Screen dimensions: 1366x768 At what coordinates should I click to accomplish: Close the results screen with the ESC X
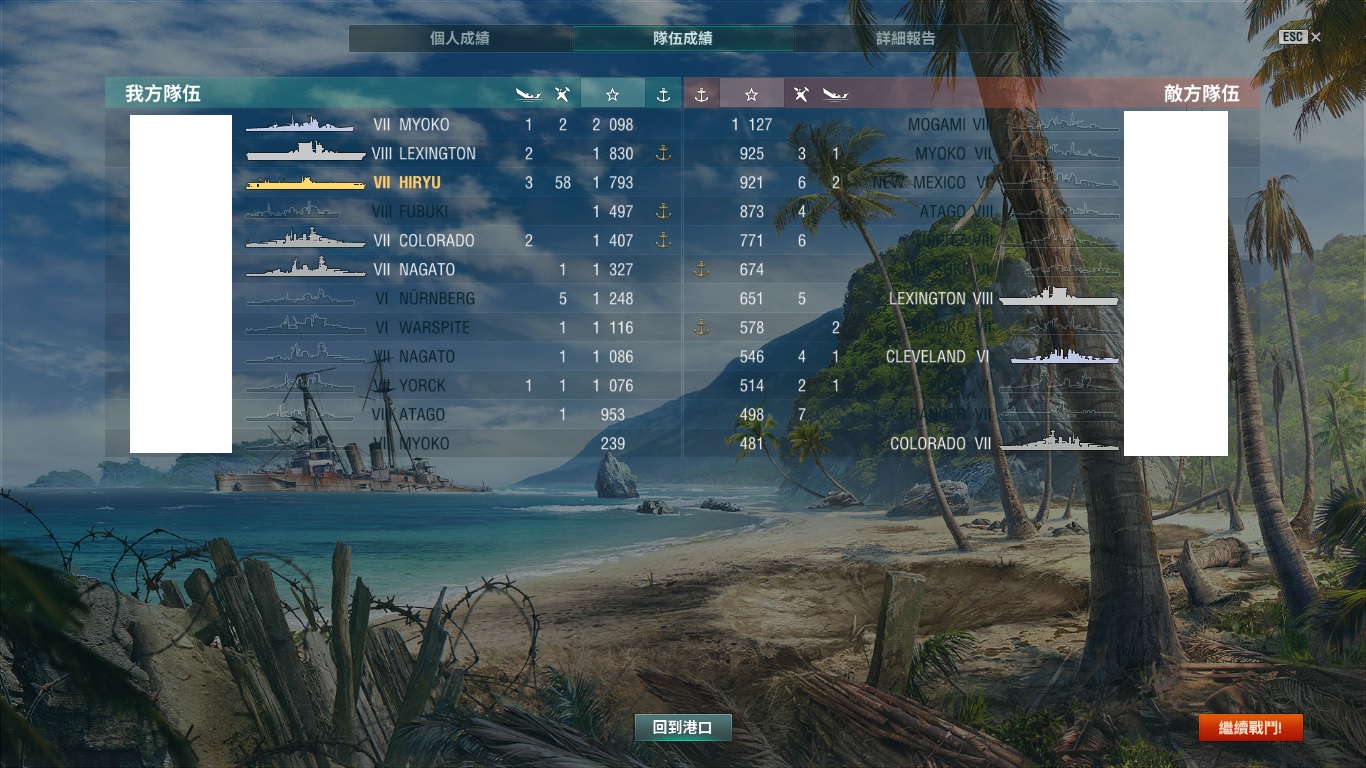tap(1315, 37)
